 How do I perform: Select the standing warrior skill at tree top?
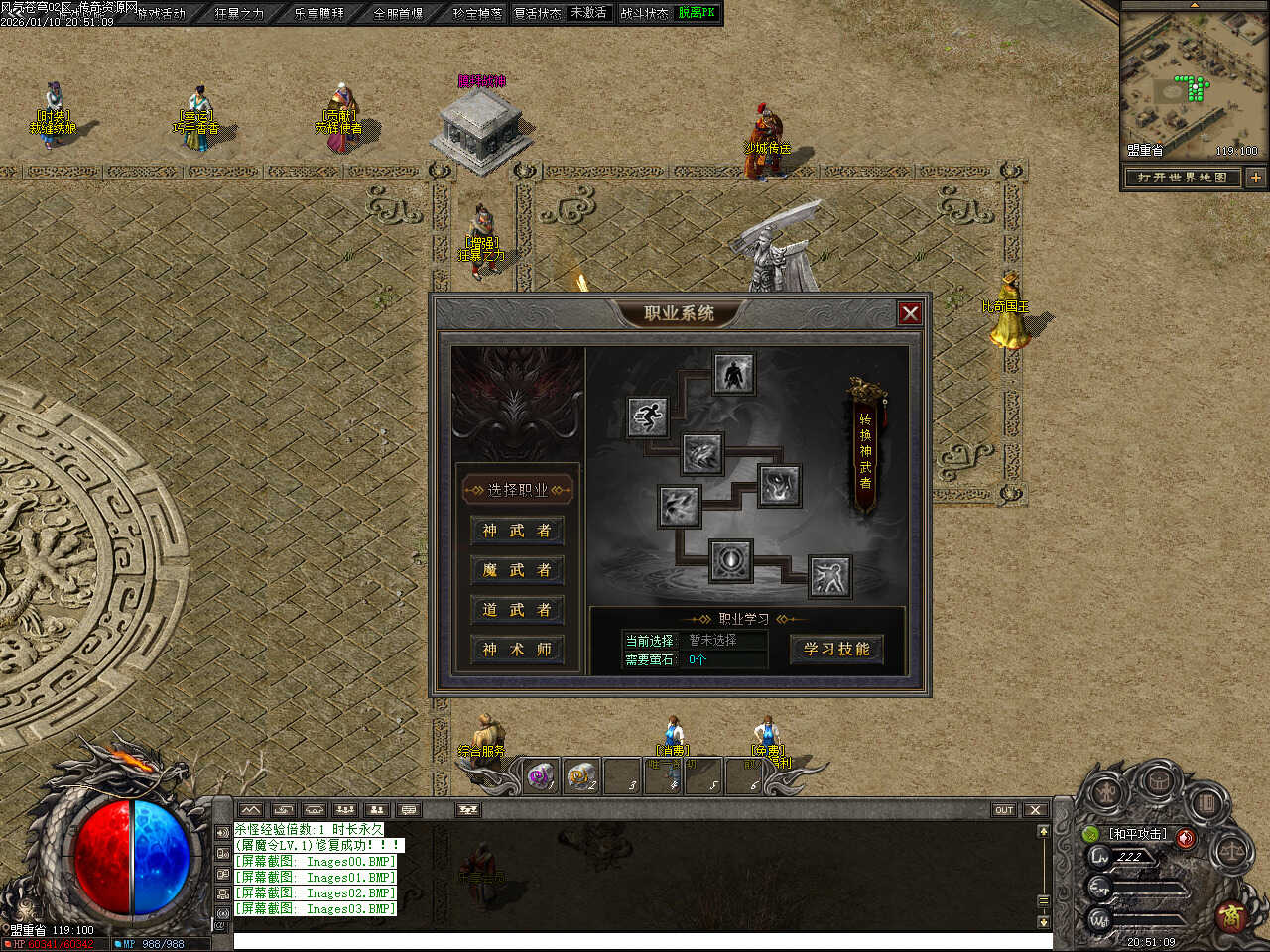tap(733, 374)
